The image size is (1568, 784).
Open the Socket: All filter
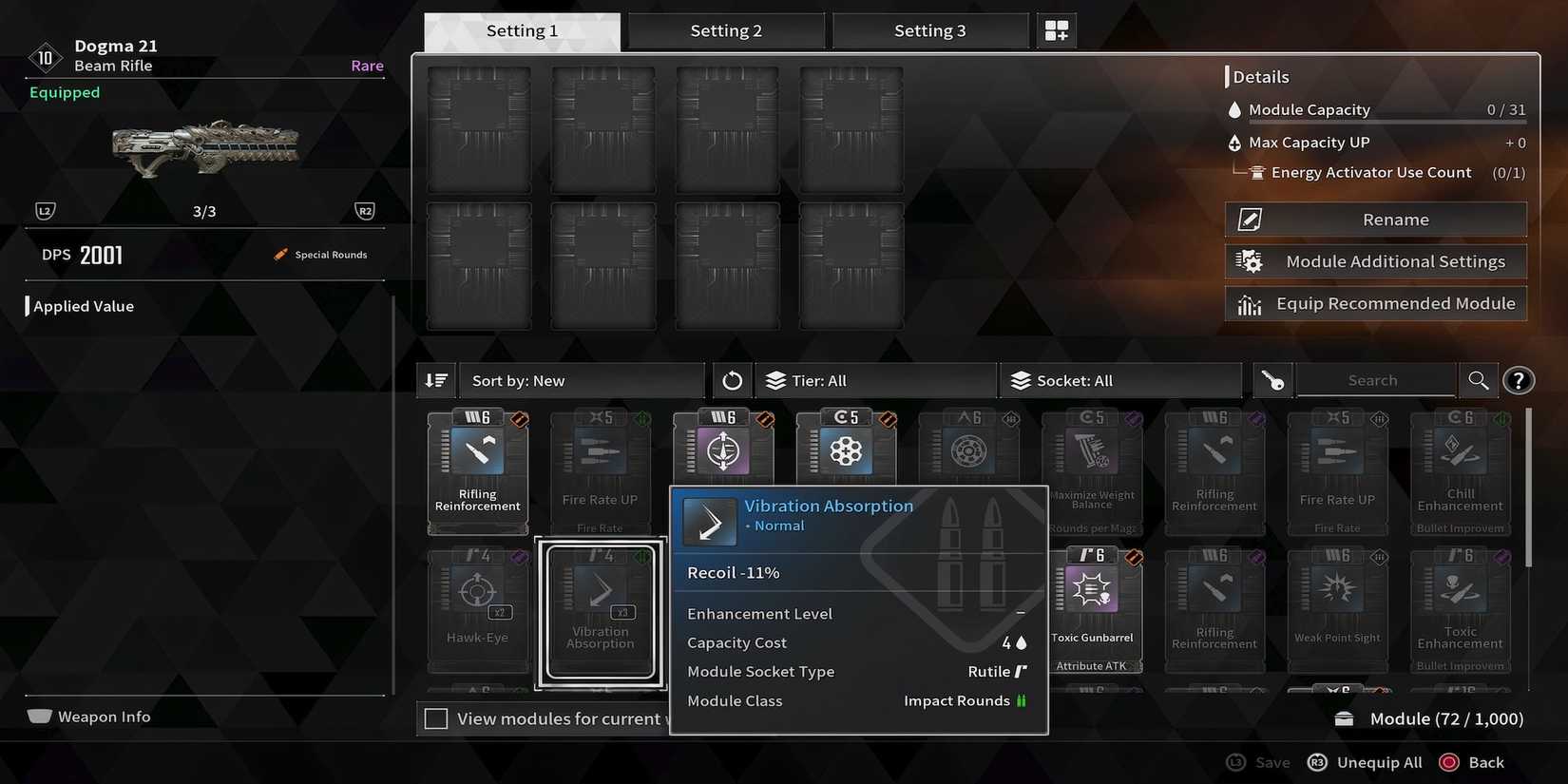click(x=1121, y=380)
